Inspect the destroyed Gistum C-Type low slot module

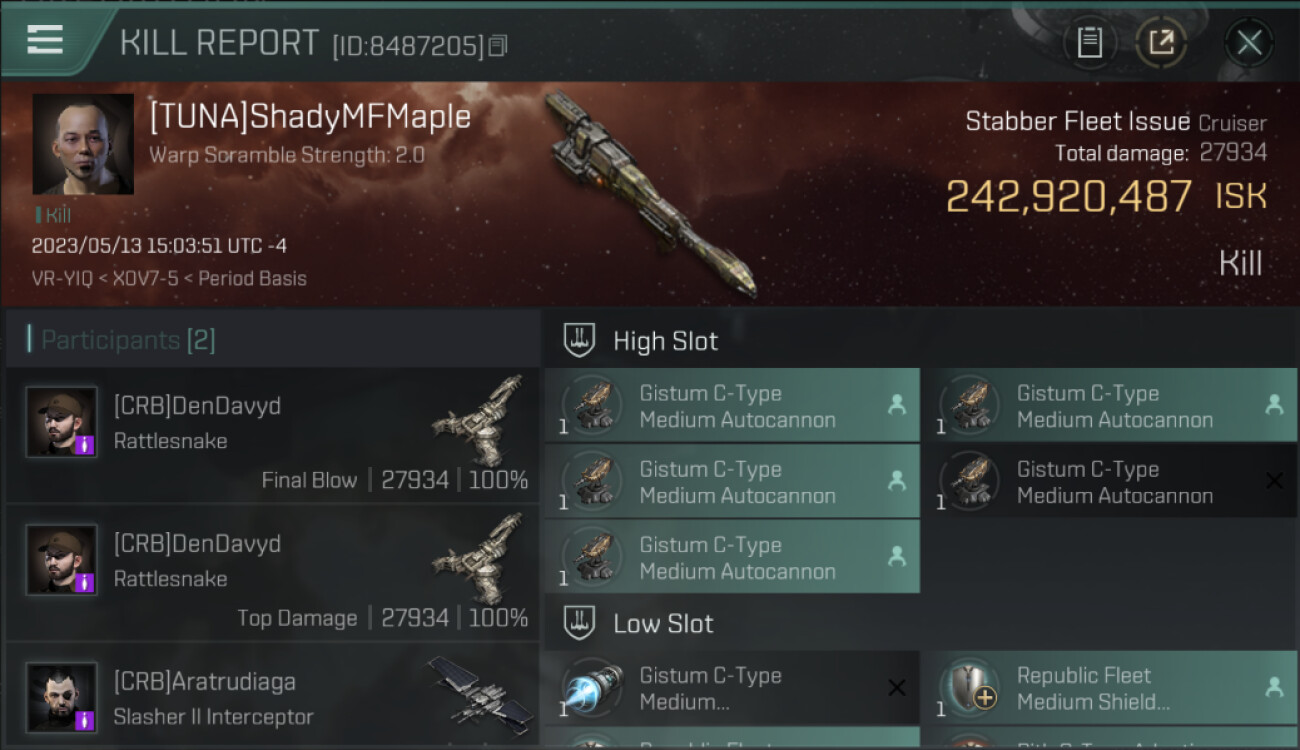click(732, 688)
